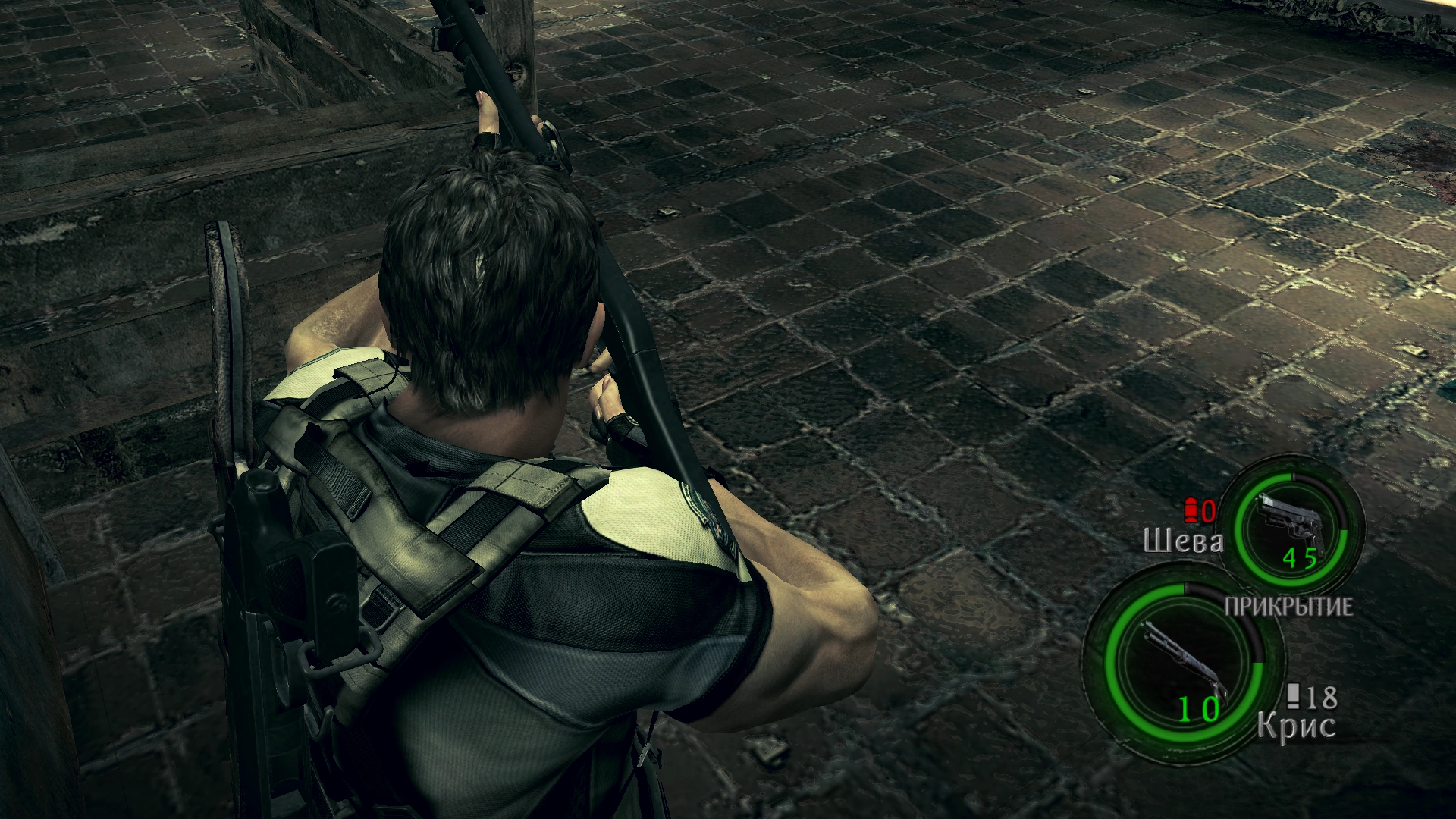The image size is (1456, 819).
Task: Click the pistol holstered on Chris's back gear
Action: [273, 531]
